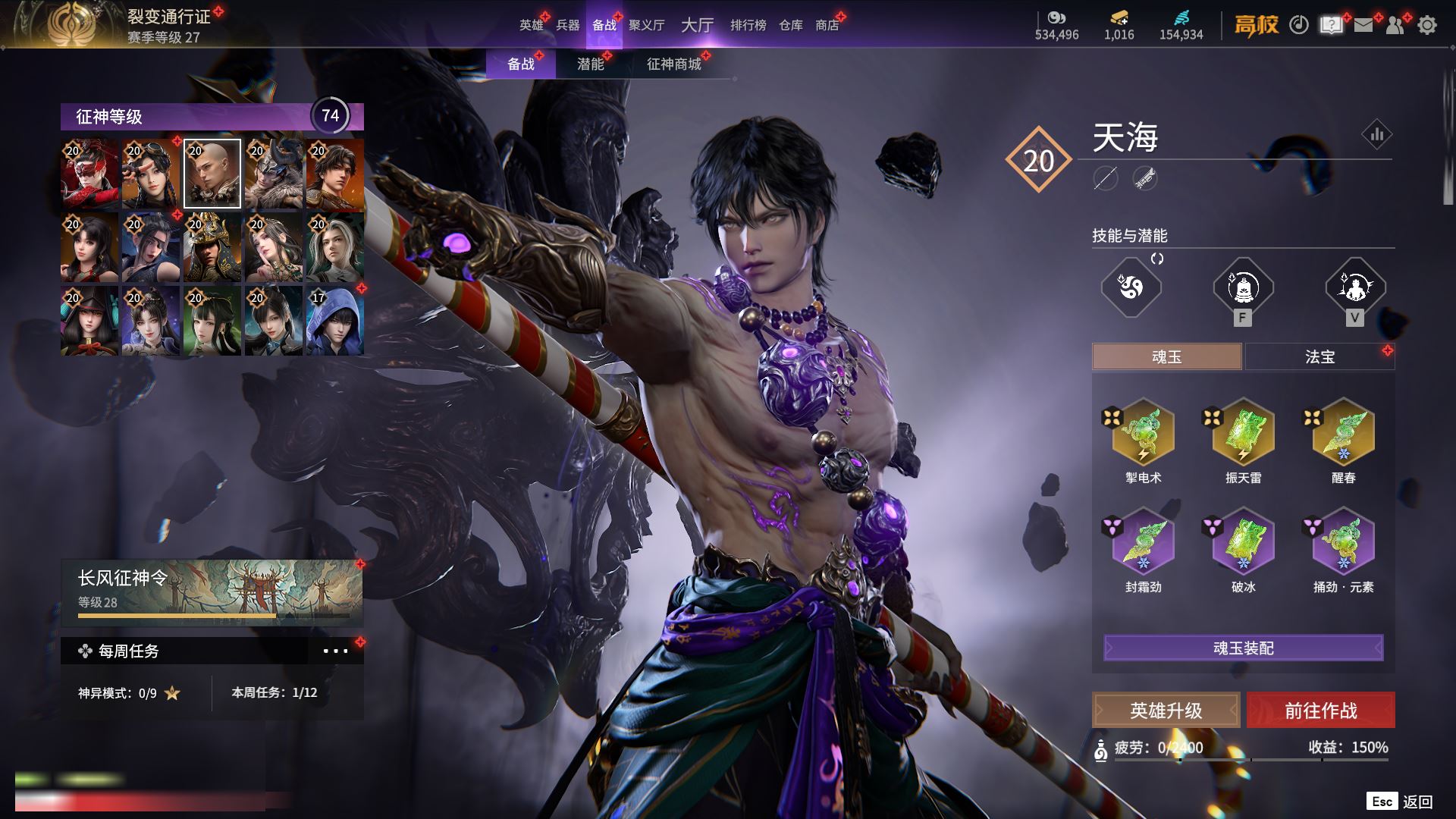Select the hooded level 17 hero portrait

[334, 321]
